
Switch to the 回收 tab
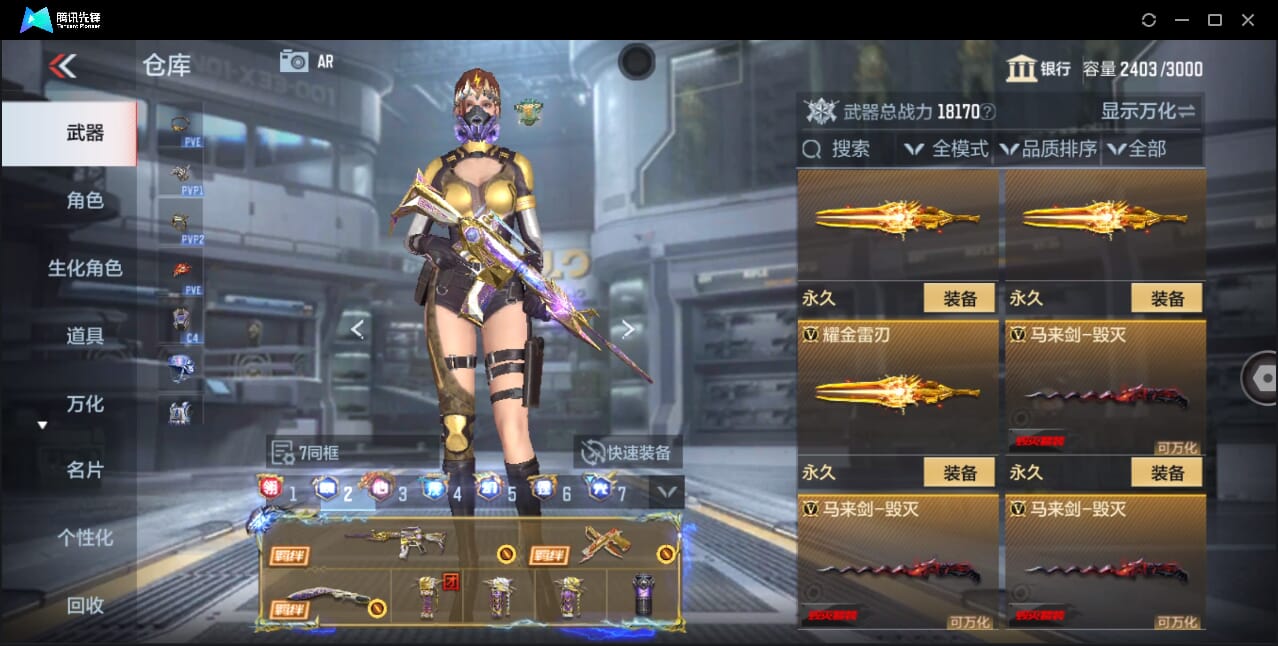(85, 605)
